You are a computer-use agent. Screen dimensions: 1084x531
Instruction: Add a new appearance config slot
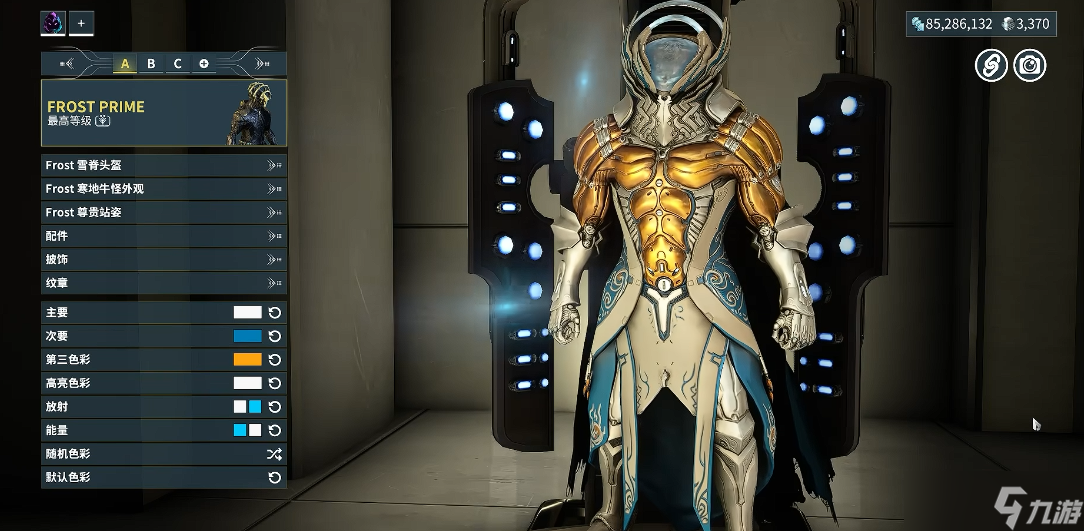tap(203, 64)
